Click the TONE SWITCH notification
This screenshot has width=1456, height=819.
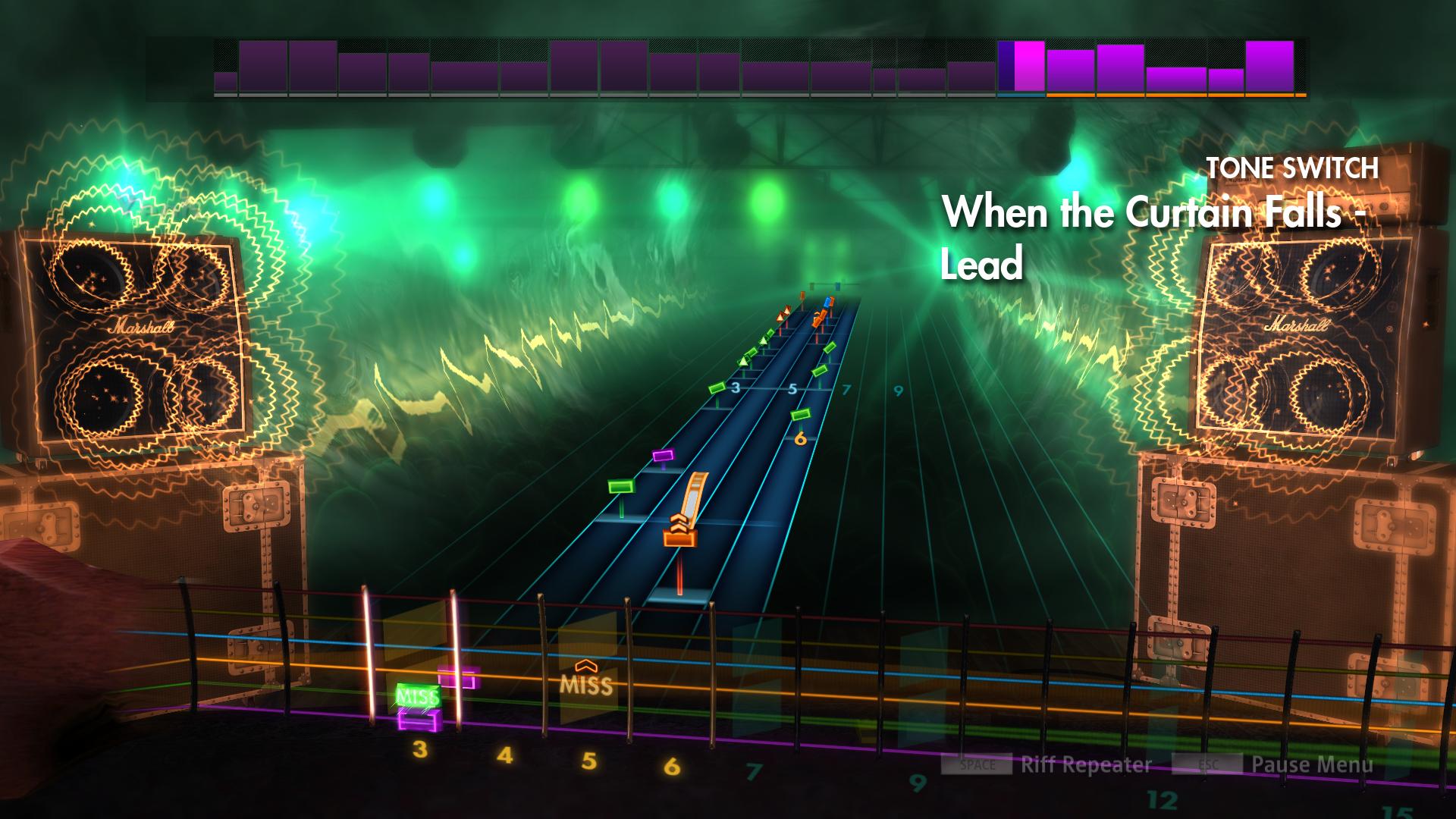coord(1291,168)
